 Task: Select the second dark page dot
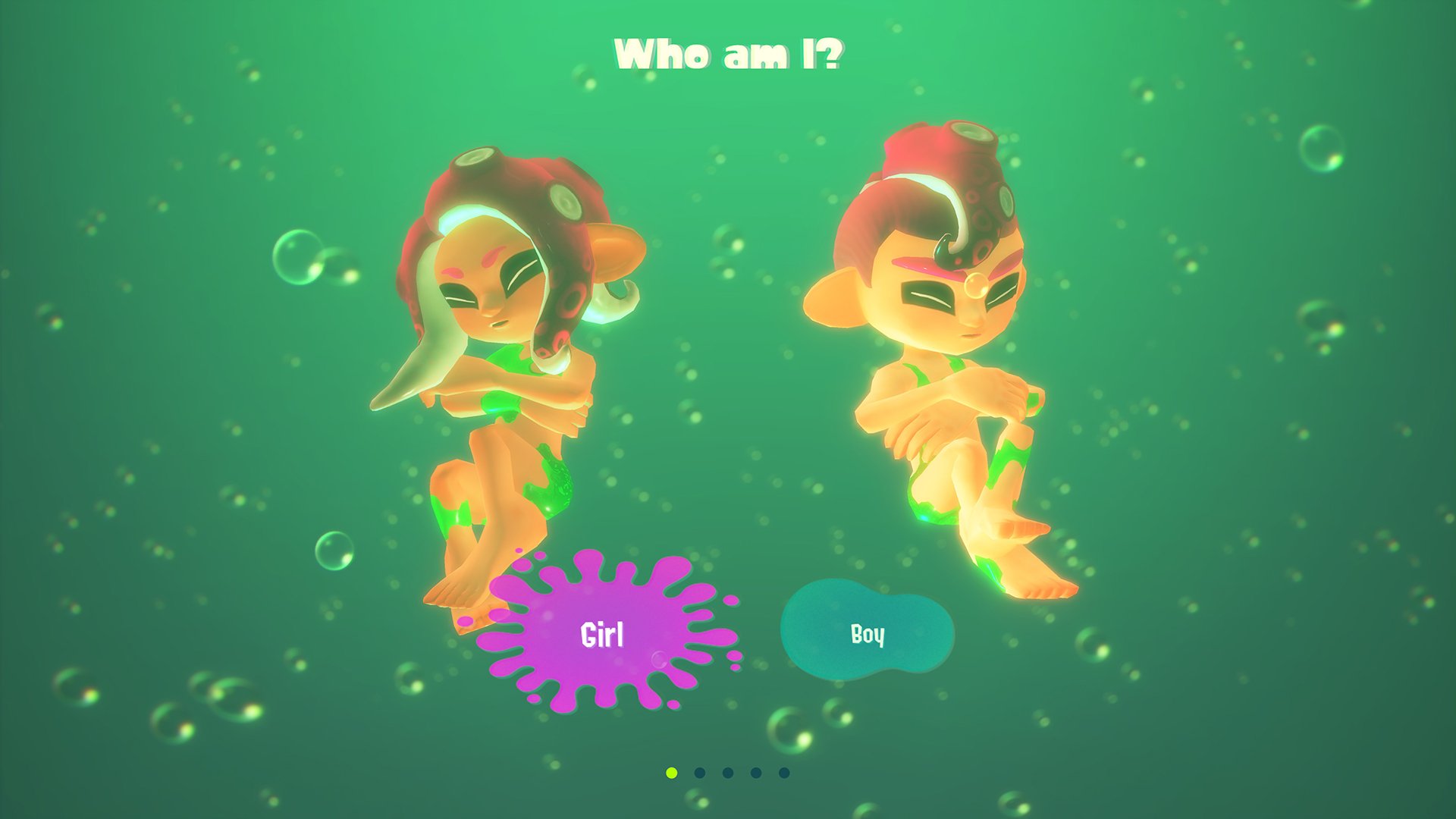pyautogui.click(x=700, y=773)
